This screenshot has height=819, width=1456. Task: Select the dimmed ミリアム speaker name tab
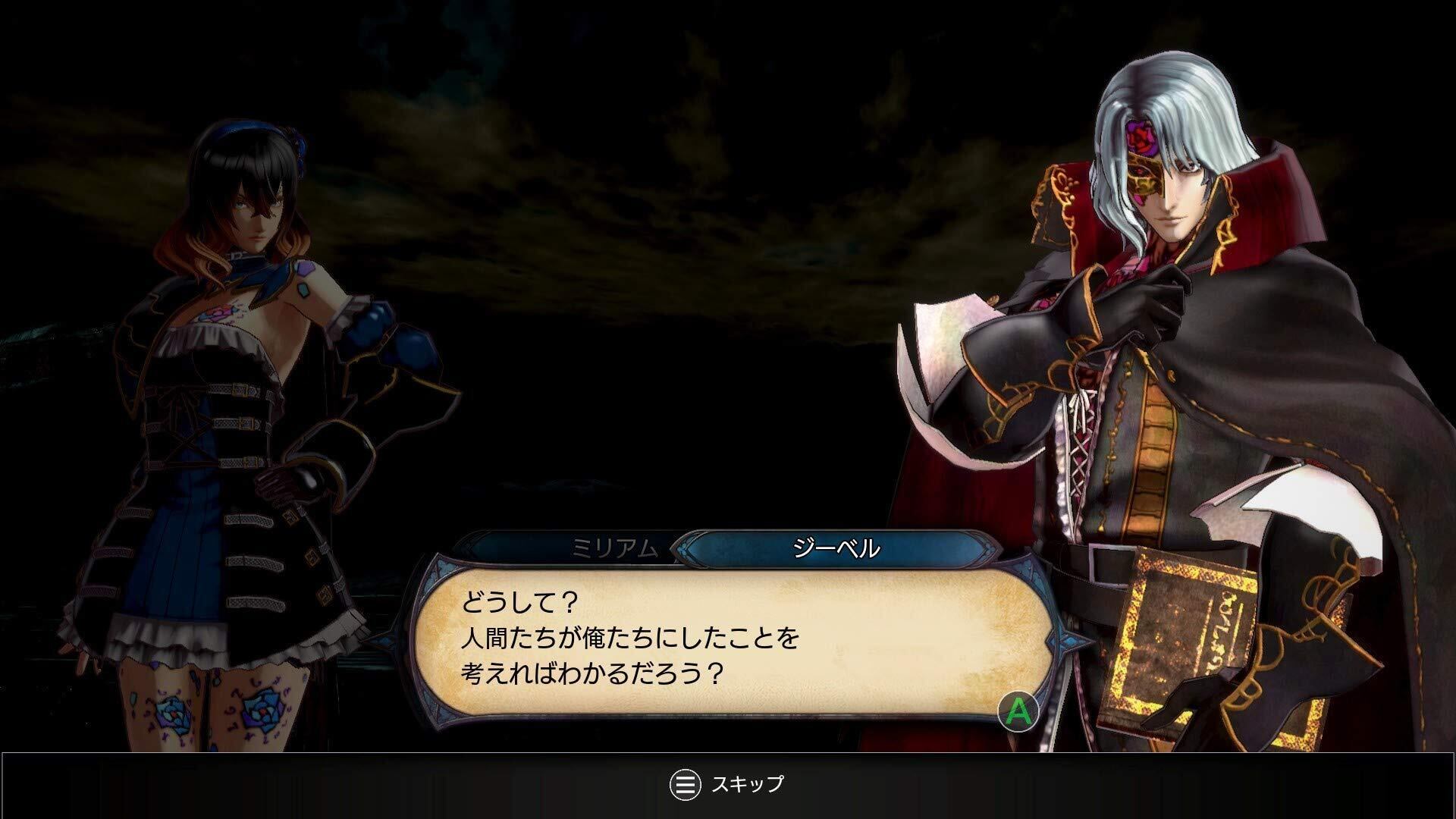pos(614,548)
